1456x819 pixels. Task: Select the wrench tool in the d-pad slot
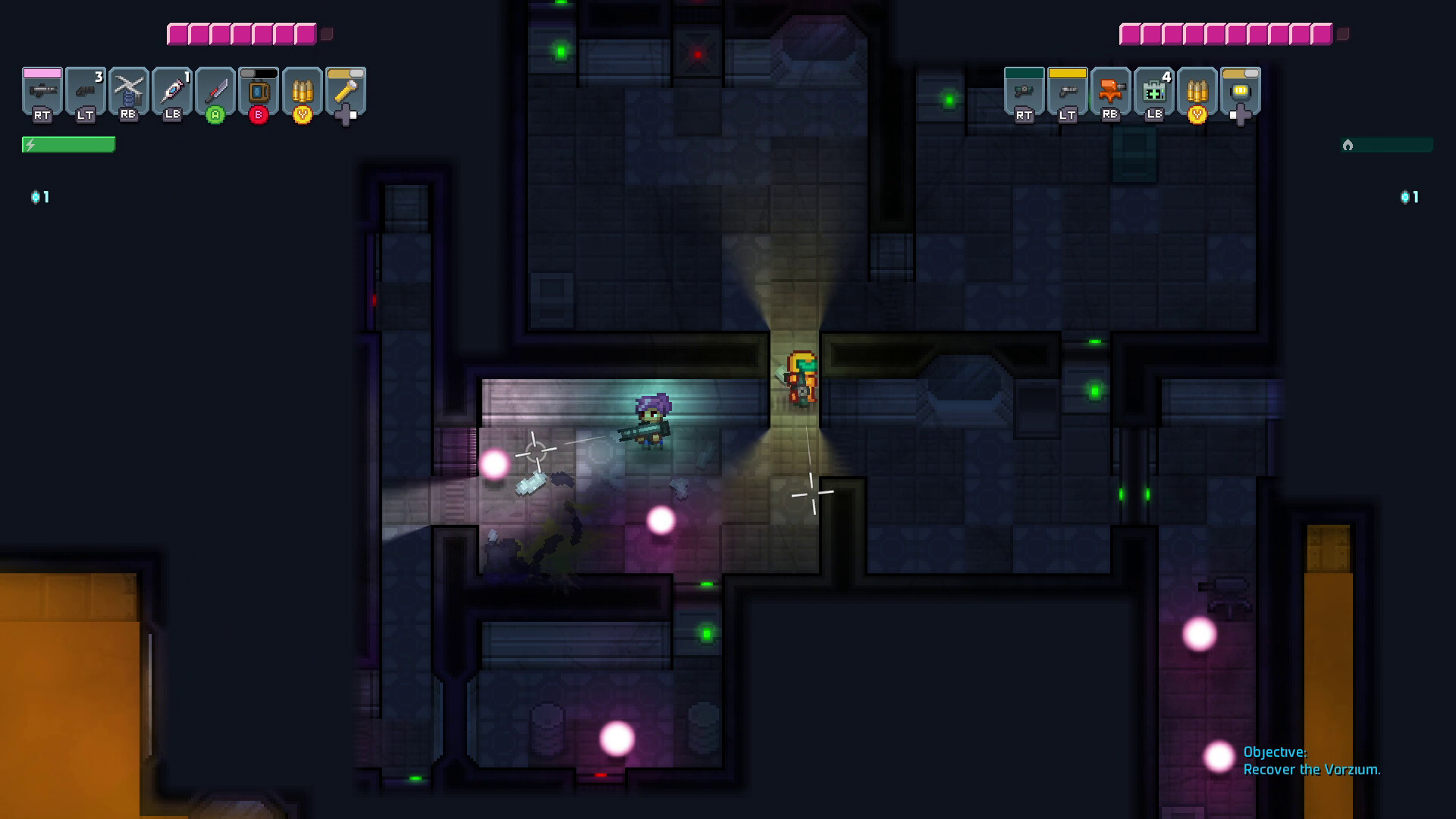coord(345,89)
